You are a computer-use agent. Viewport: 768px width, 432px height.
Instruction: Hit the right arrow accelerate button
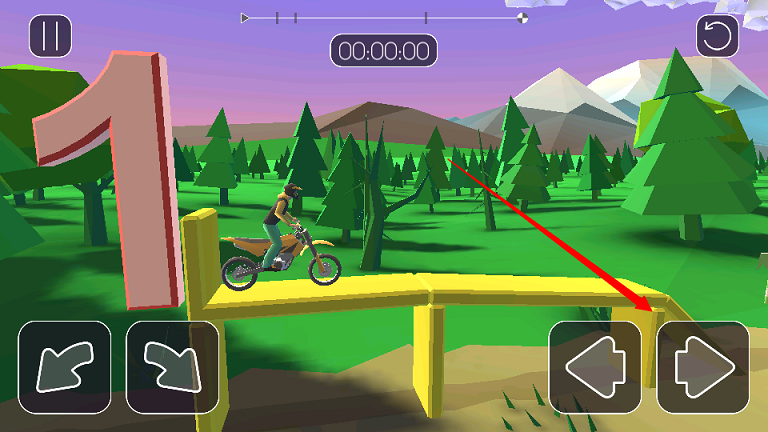click(703, 367)
